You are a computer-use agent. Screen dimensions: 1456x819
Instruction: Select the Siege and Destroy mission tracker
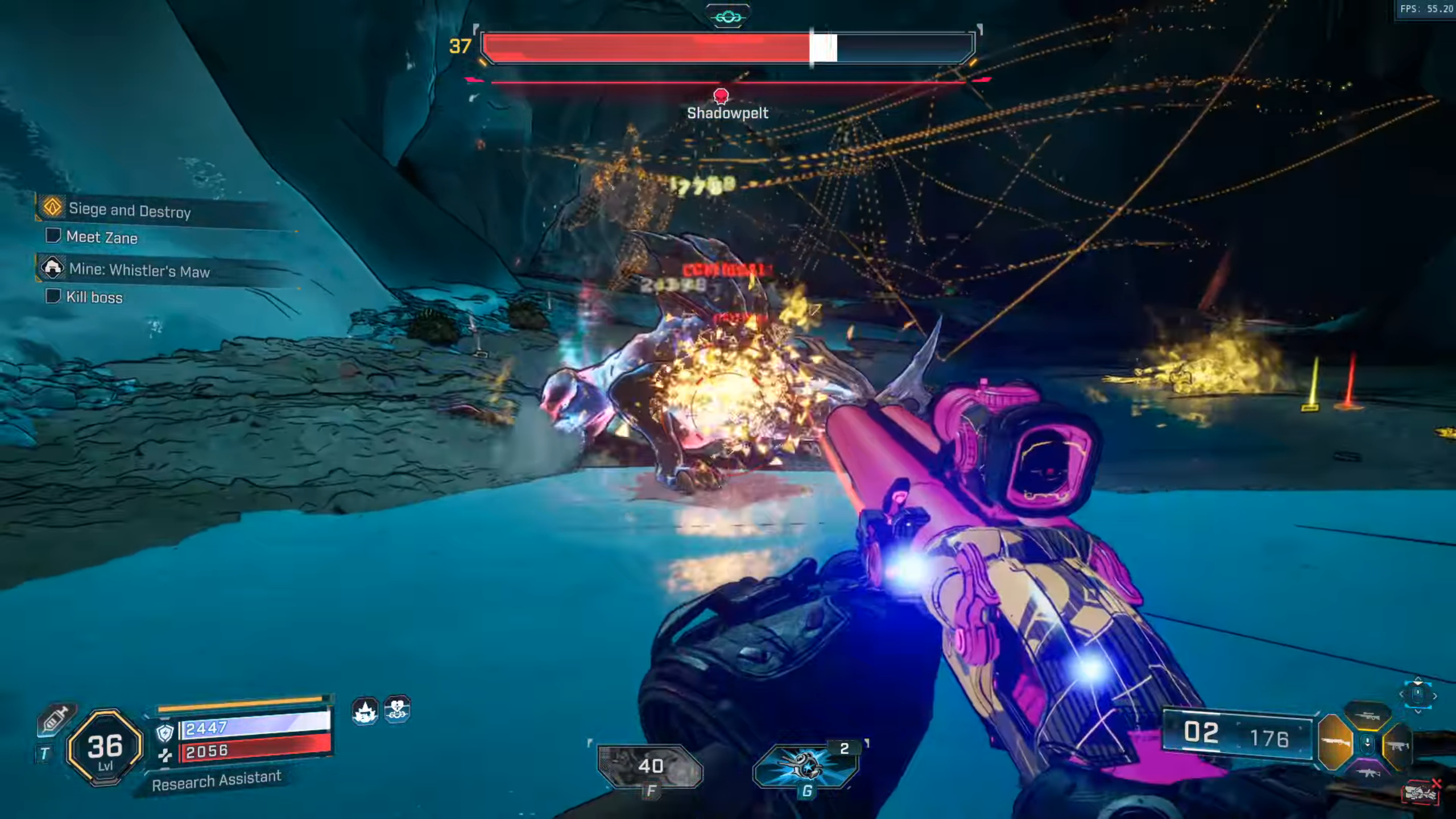(130, 210)
